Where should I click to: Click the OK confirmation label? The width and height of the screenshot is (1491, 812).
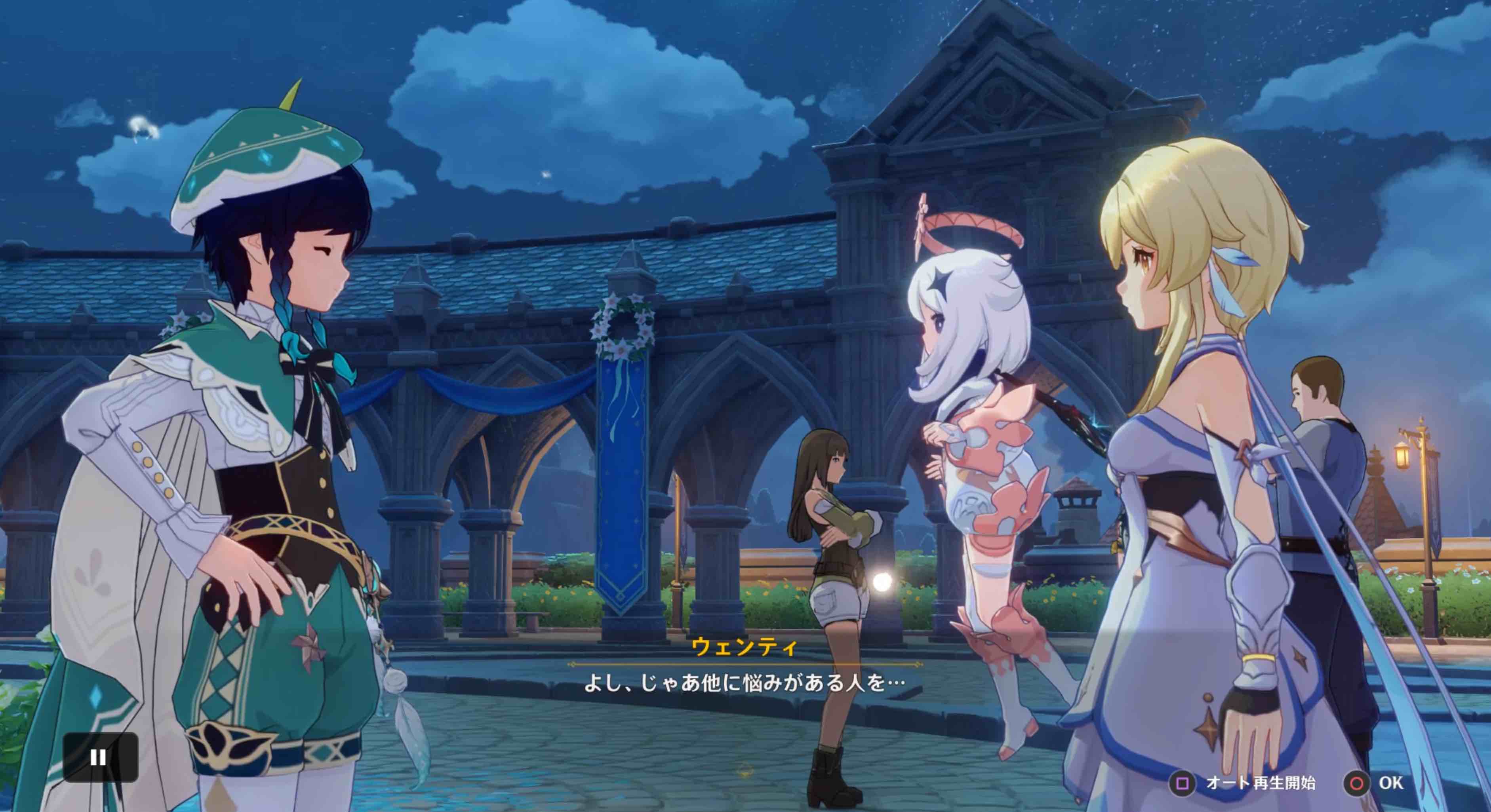pos(1392,782)
